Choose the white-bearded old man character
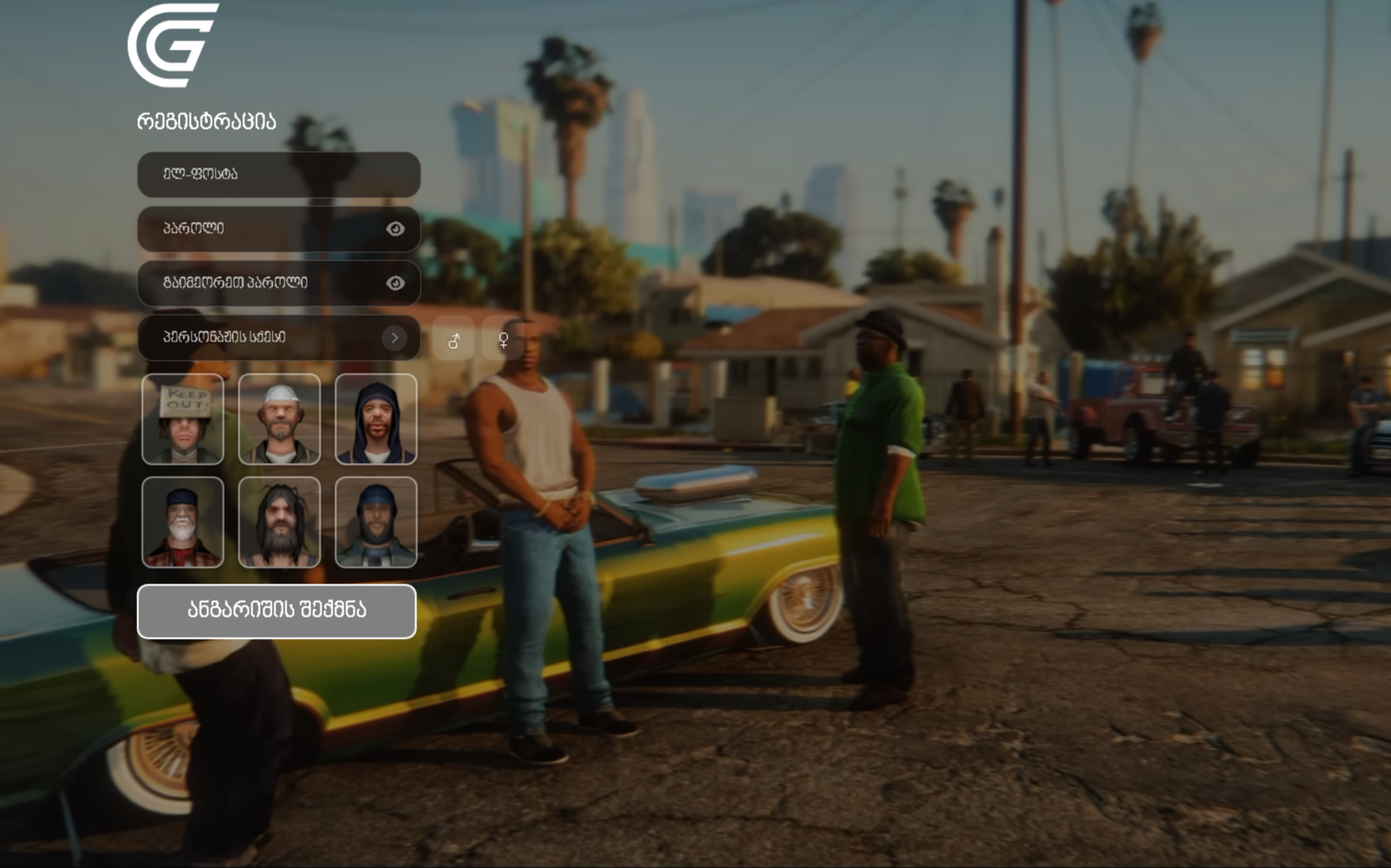The width and height of the screenshot is (1391, 868). point(183,522)
